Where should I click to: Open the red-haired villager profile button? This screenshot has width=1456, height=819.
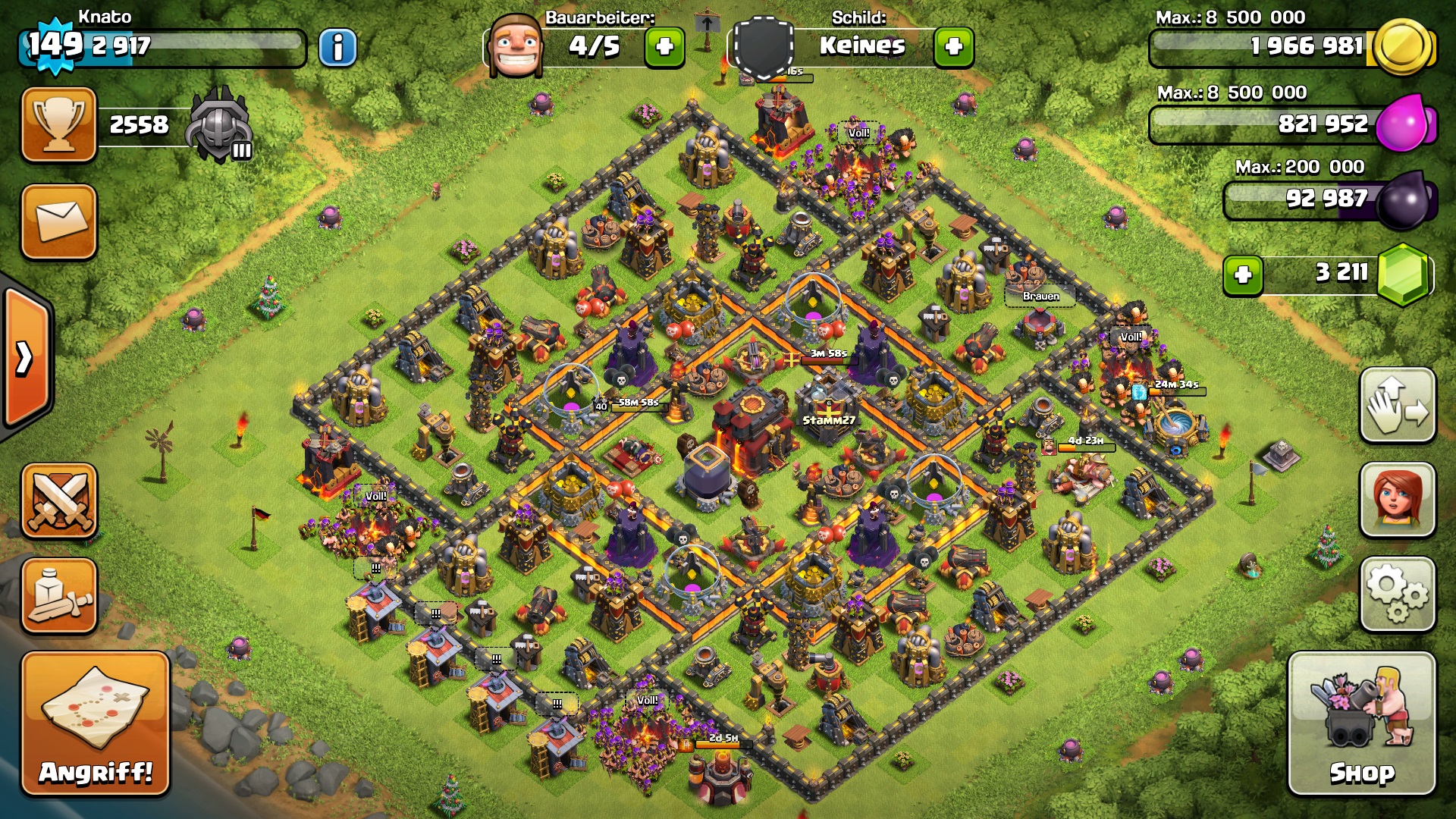[1398, 500]
